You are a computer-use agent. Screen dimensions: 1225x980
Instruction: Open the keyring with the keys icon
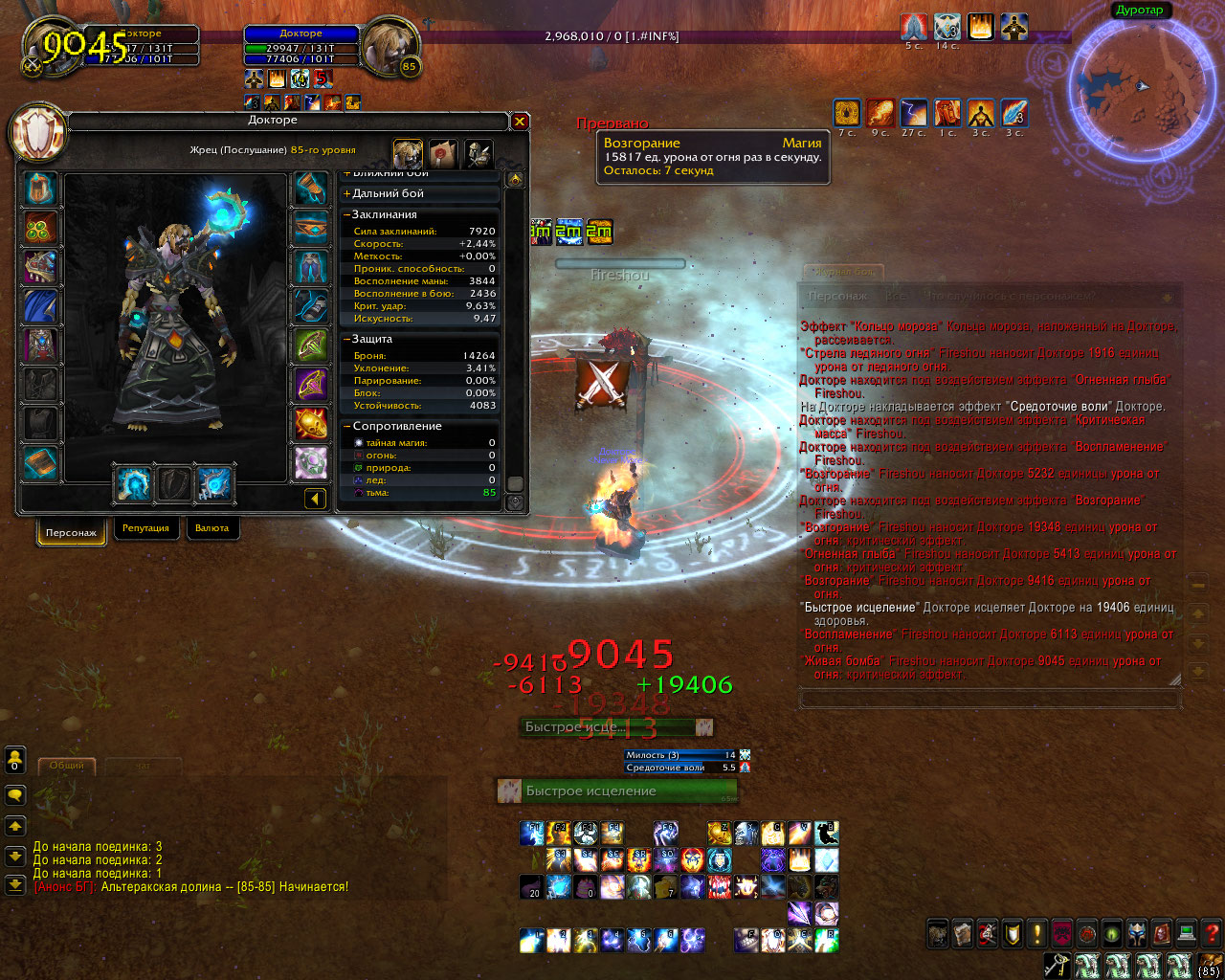(x=1056, y=965)
